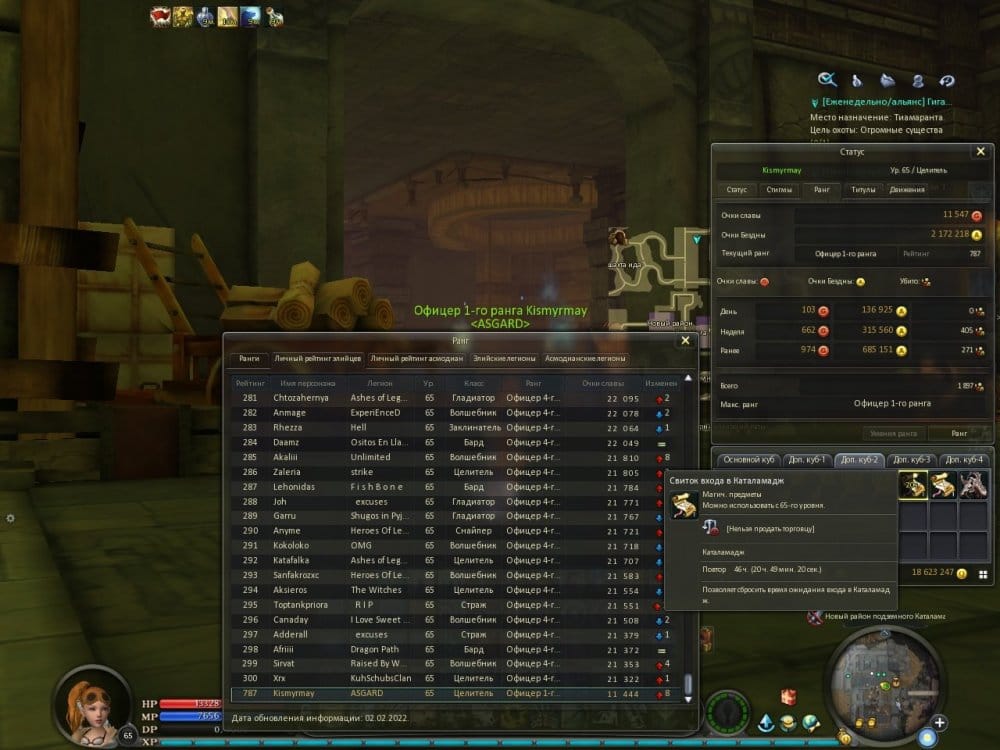Open Личный рейтинг асмодиан tab

tap(416, 358)
